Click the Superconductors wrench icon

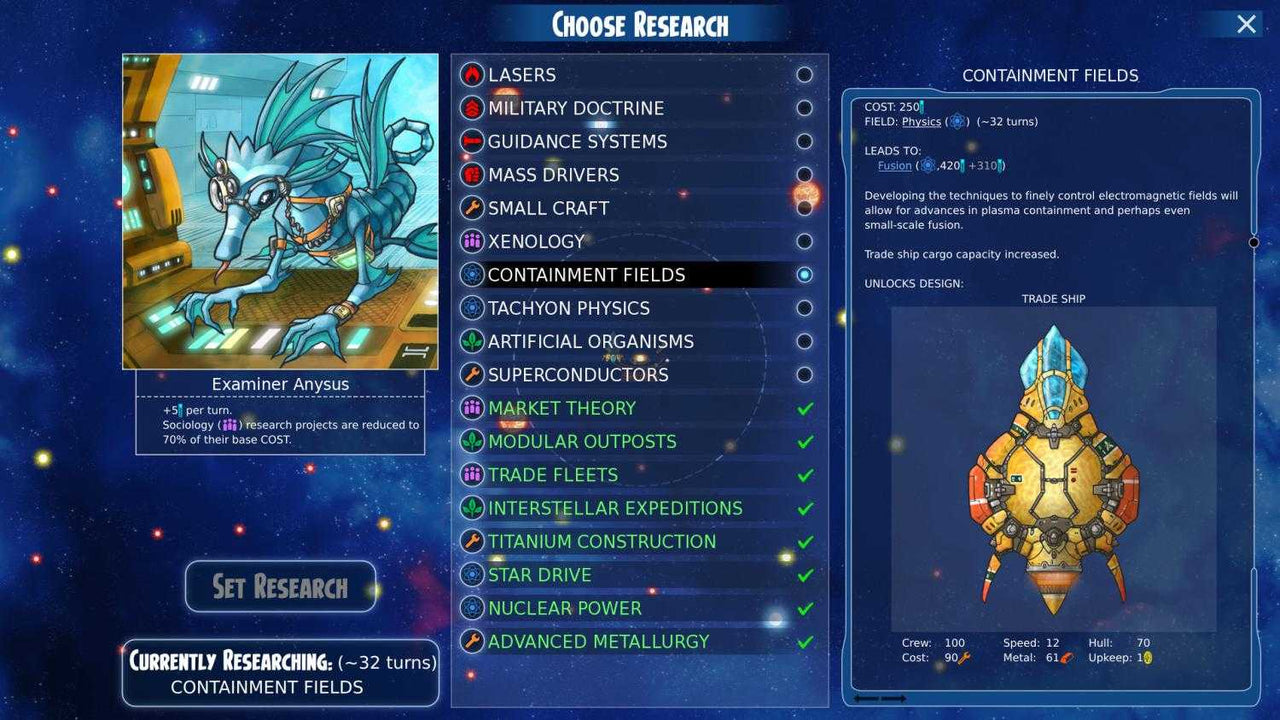(x=470, y=374)
